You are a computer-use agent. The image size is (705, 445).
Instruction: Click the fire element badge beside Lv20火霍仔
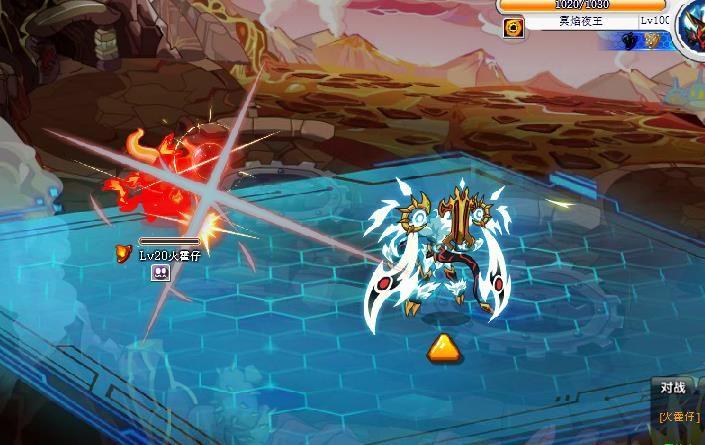[124, 252]
